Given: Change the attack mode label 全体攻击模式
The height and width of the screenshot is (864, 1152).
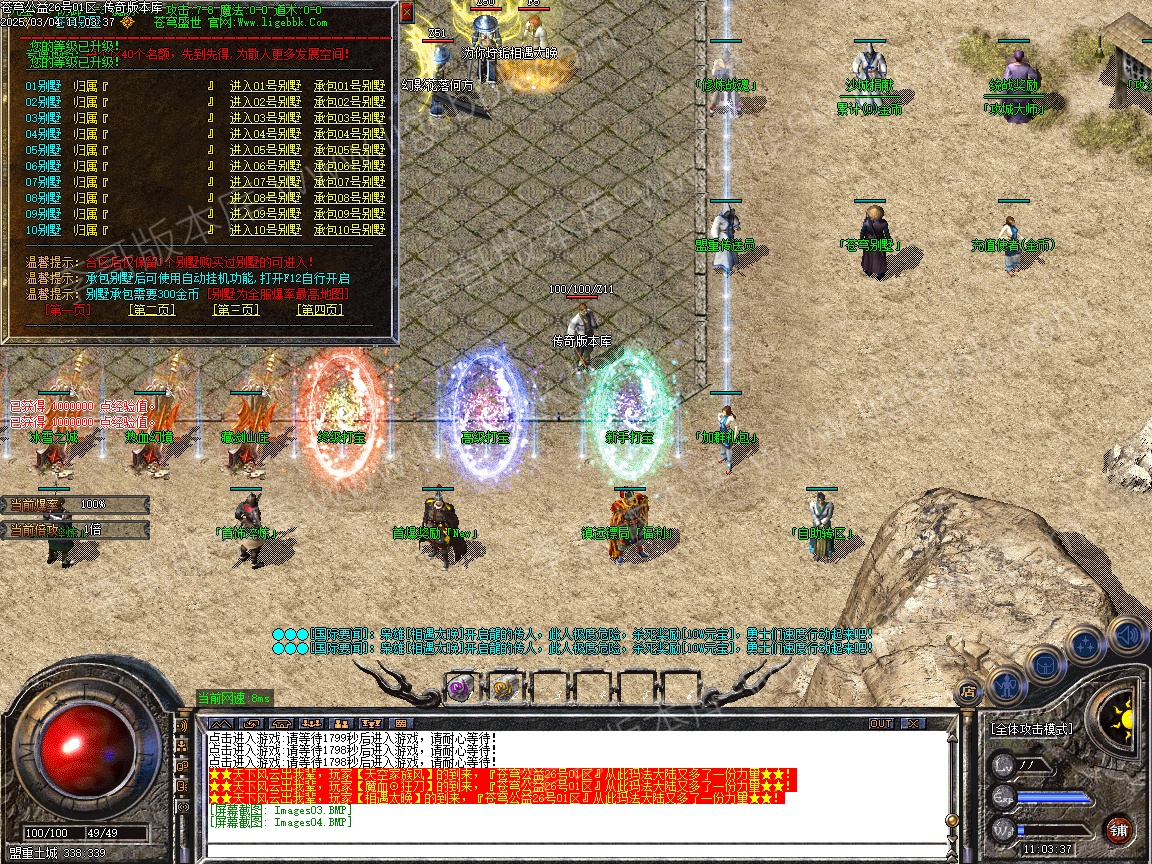Looking at the screenshot, I should pyautogui.click(x=1032, y=729).
